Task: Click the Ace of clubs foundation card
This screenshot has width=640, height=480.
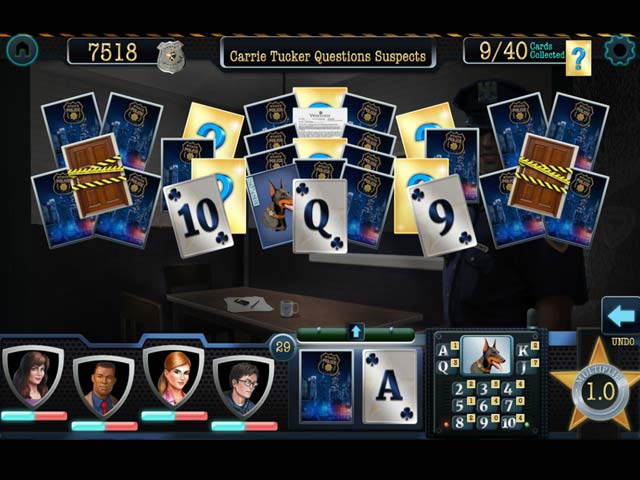Action: [x=390, y=387]
